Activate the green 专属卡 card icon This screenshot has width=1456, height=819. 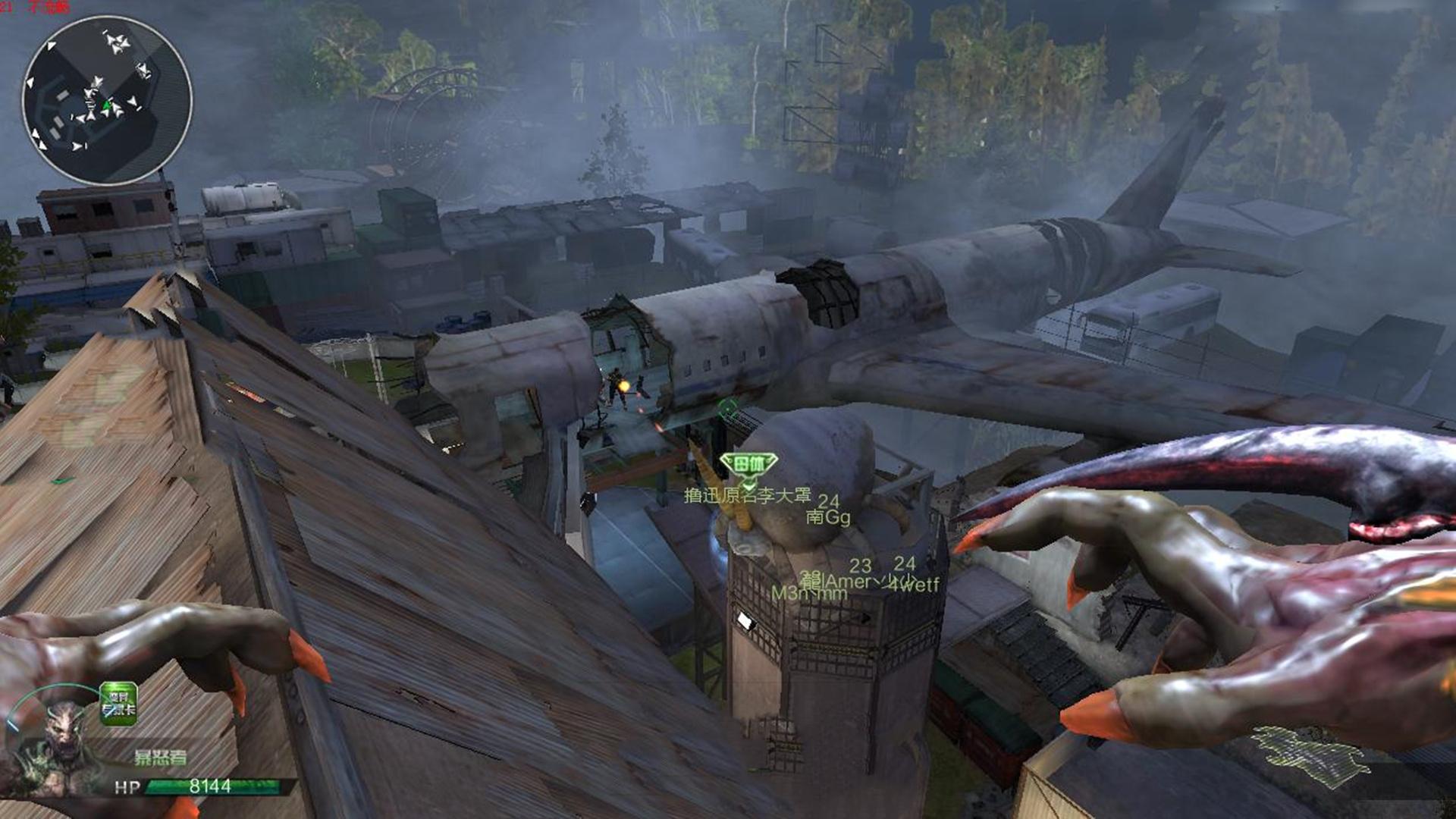coord(118,704)
